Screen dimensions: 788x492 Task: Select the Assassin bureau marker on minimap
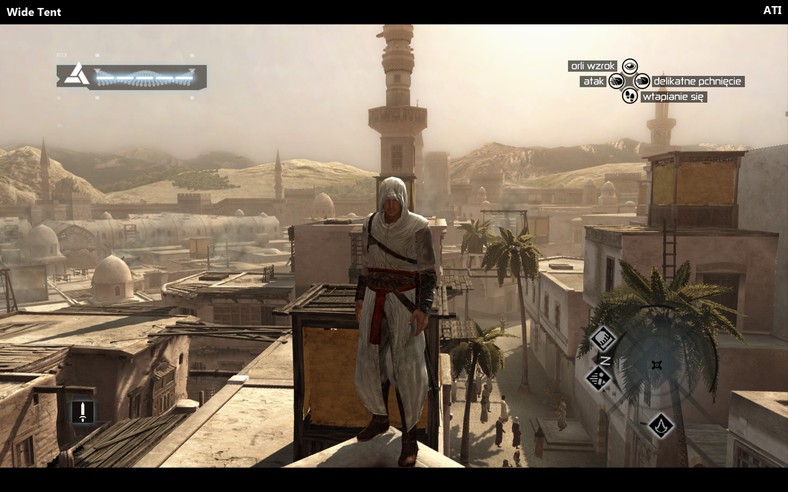pos(660,425)
